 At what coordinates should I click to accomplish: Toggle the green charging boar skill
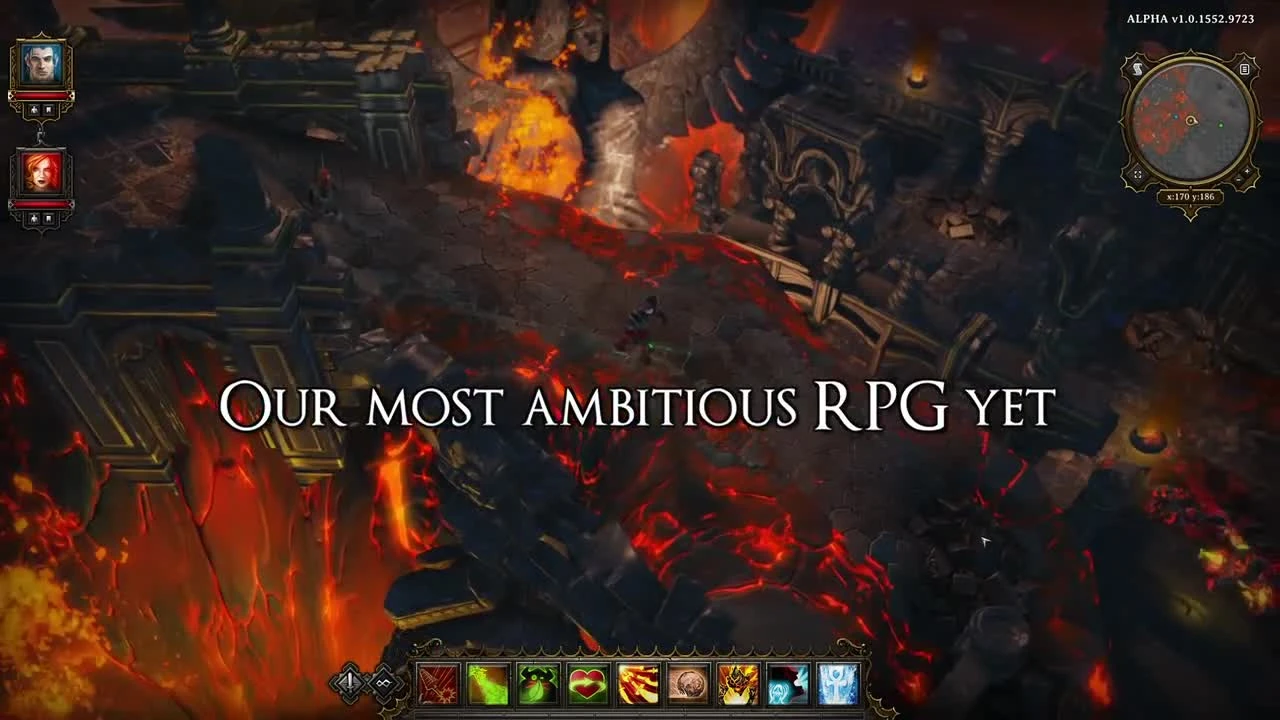(x=539, y=683)
